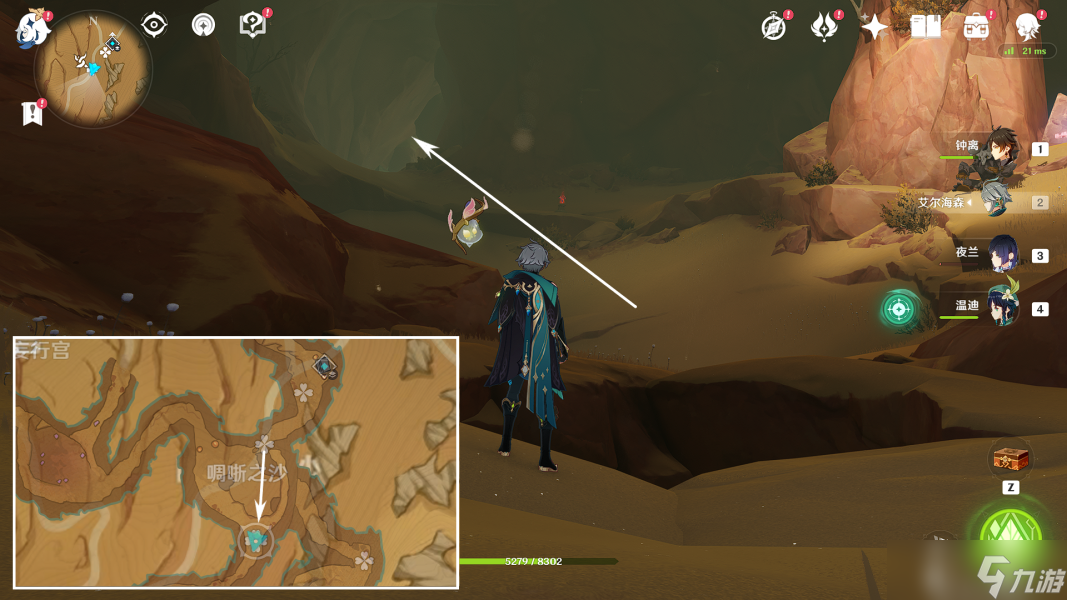1067x600 pixels.
Task: Open the map from the minimap
Action: 93,68
